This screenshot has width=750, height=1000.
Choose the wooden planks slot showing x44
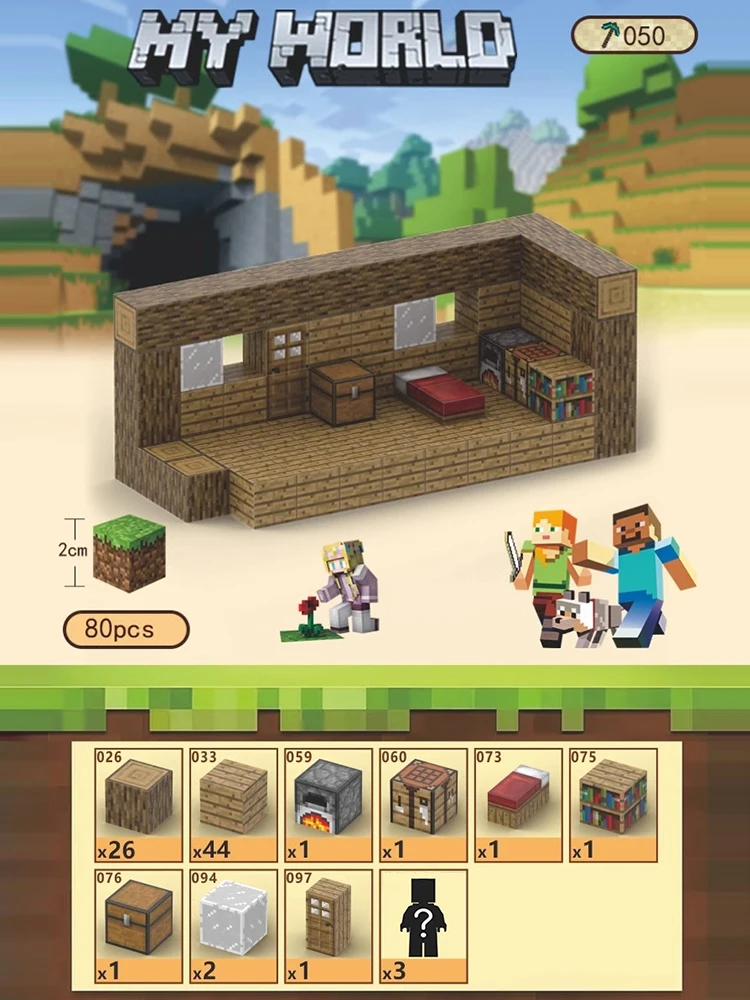pyautogui.click(x=234, y=805)
